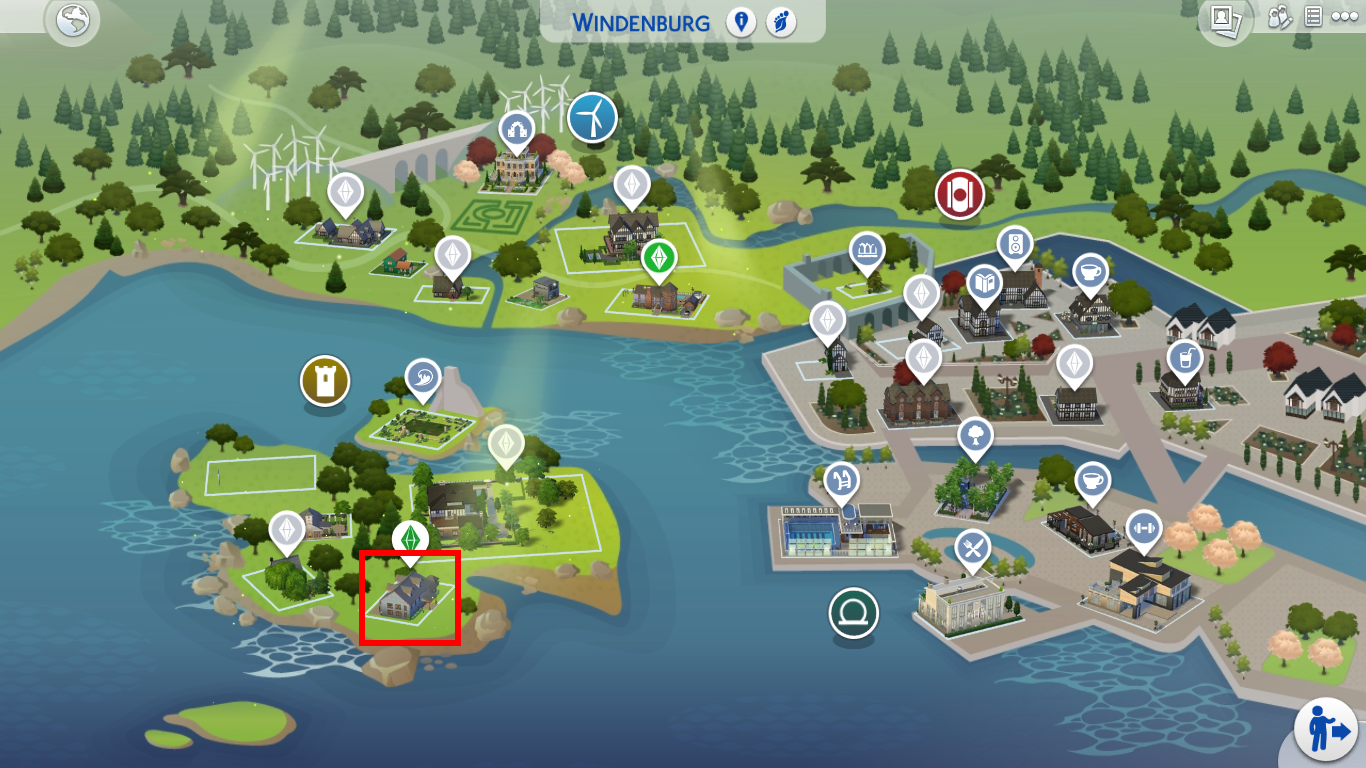Open the lot list panel icon
The width and height of the screenshot is (1366, 768).
click(x=1314, y=18)
